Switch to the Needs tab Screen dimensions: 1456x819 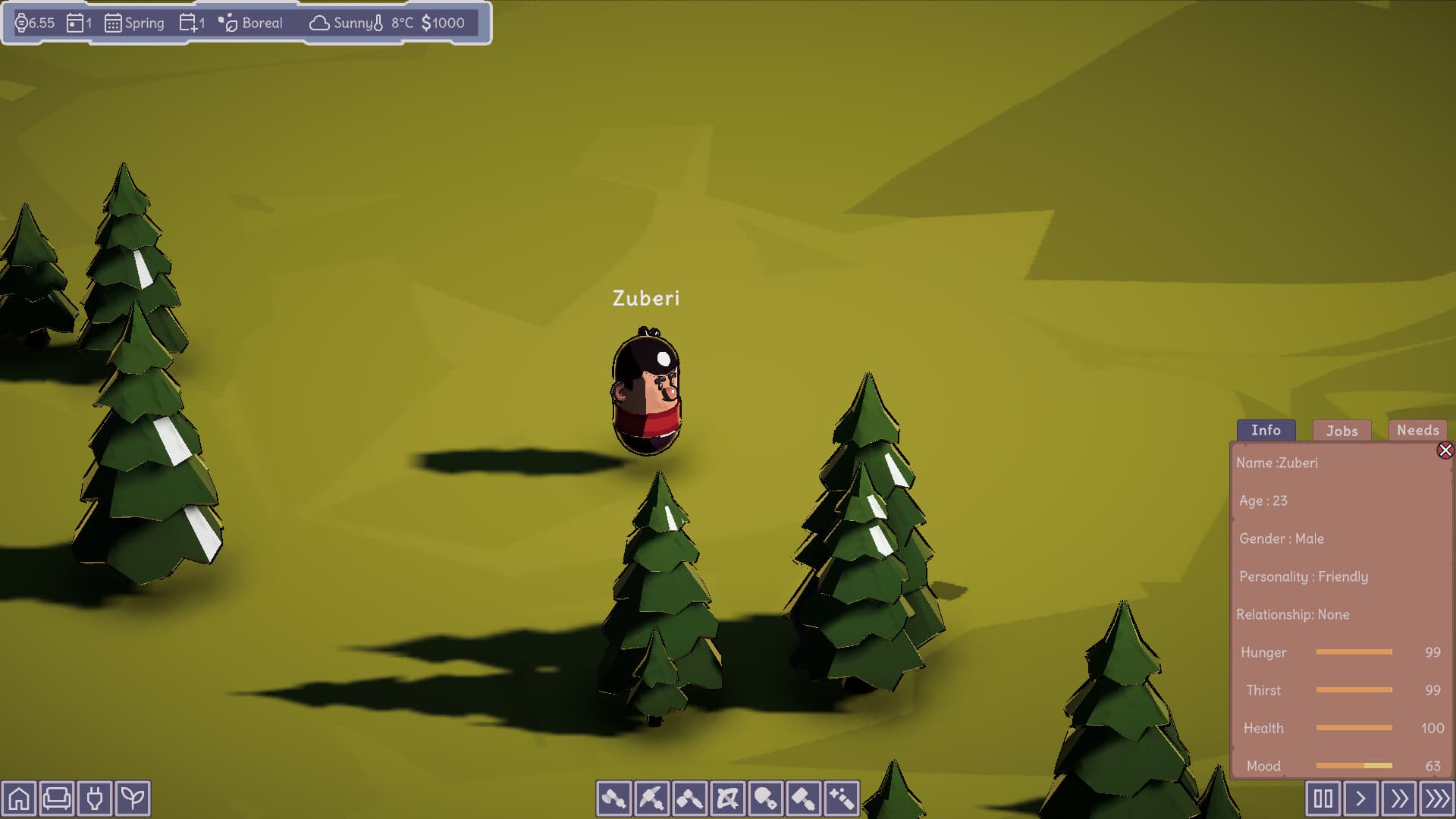[x=1417, y=430]
